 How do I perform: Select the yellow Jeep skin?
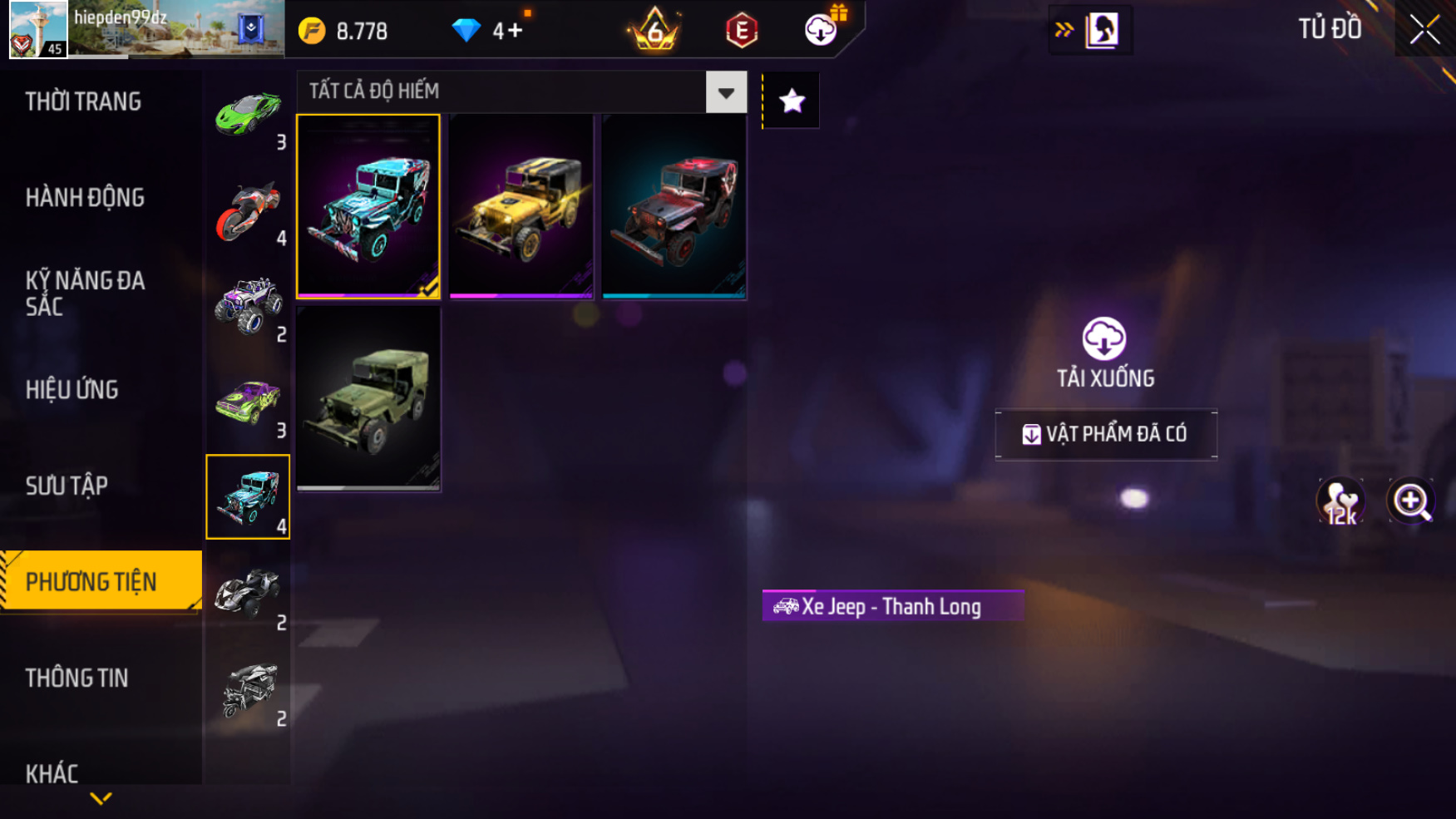click(521, 206)
